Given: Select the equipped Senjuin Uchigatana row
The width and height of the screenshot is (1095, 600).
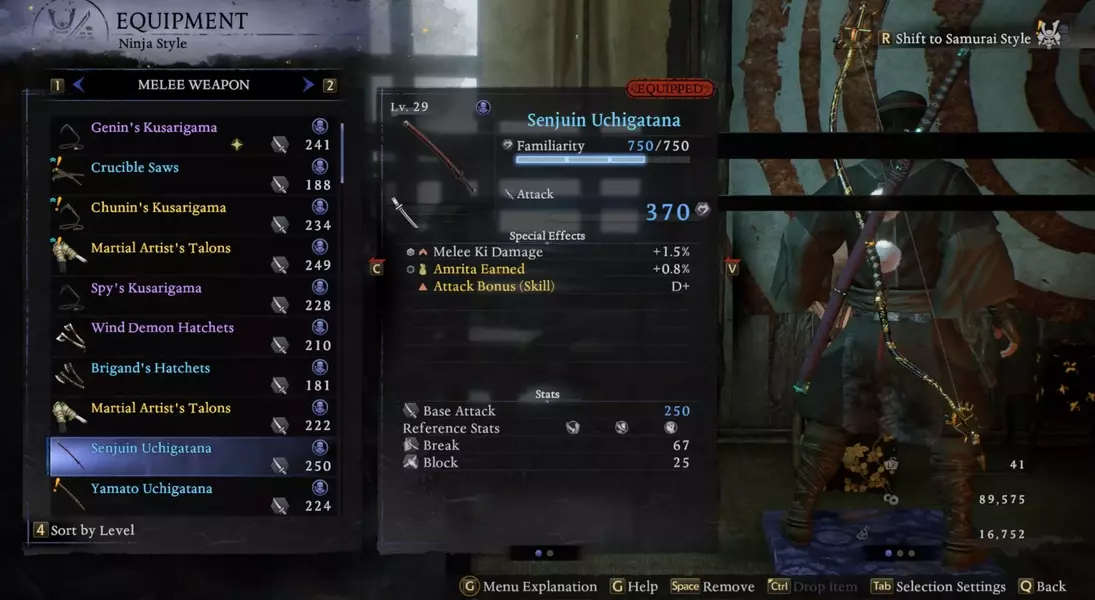Looking at the screenshot, I should click(151, 448).
